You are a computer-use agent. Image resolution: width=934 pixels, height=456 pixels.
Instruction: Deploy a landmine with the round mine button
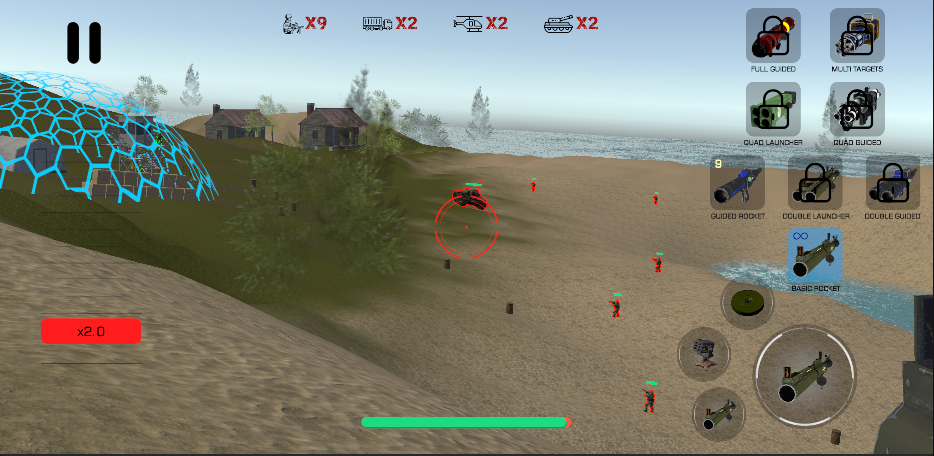pyautogui.click(x=747, y=302)
